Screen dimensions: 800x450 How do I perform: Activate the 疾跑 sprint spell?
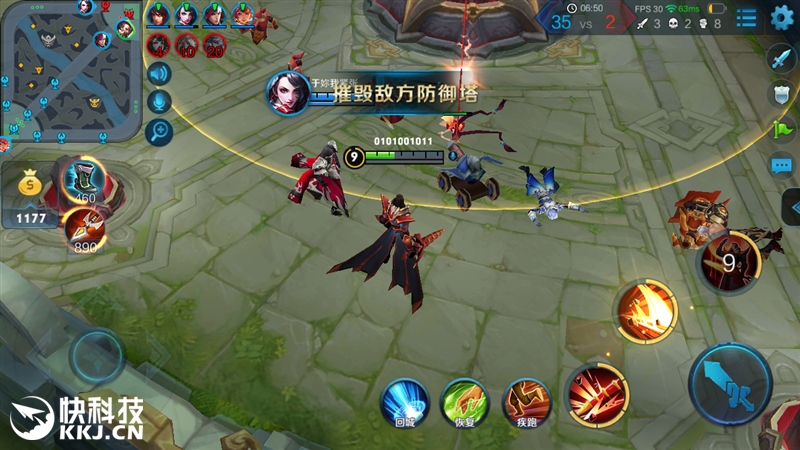point(525,402)
